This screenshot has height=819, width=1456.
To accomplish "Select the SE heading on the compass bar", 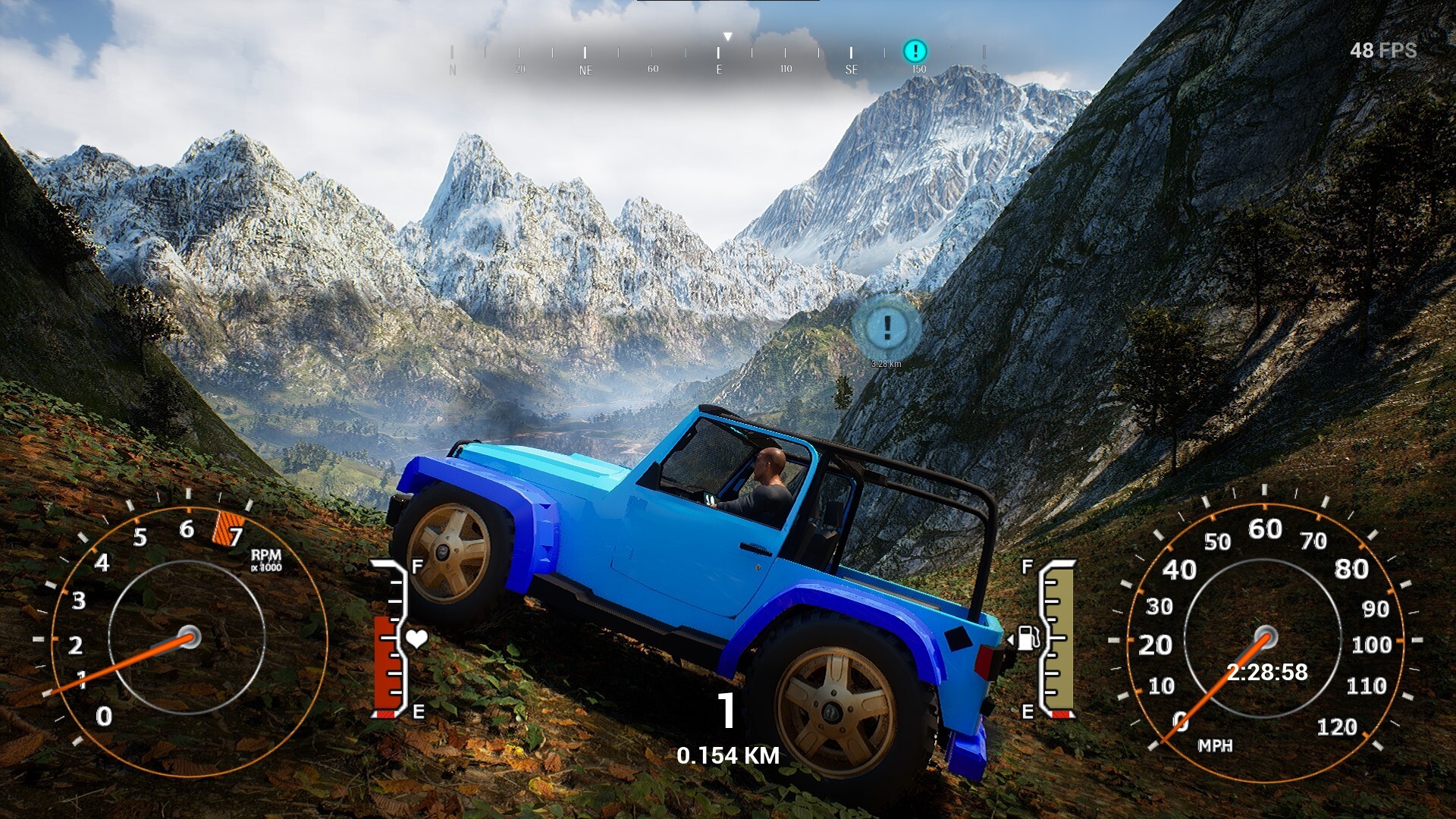I will [851, 69].
